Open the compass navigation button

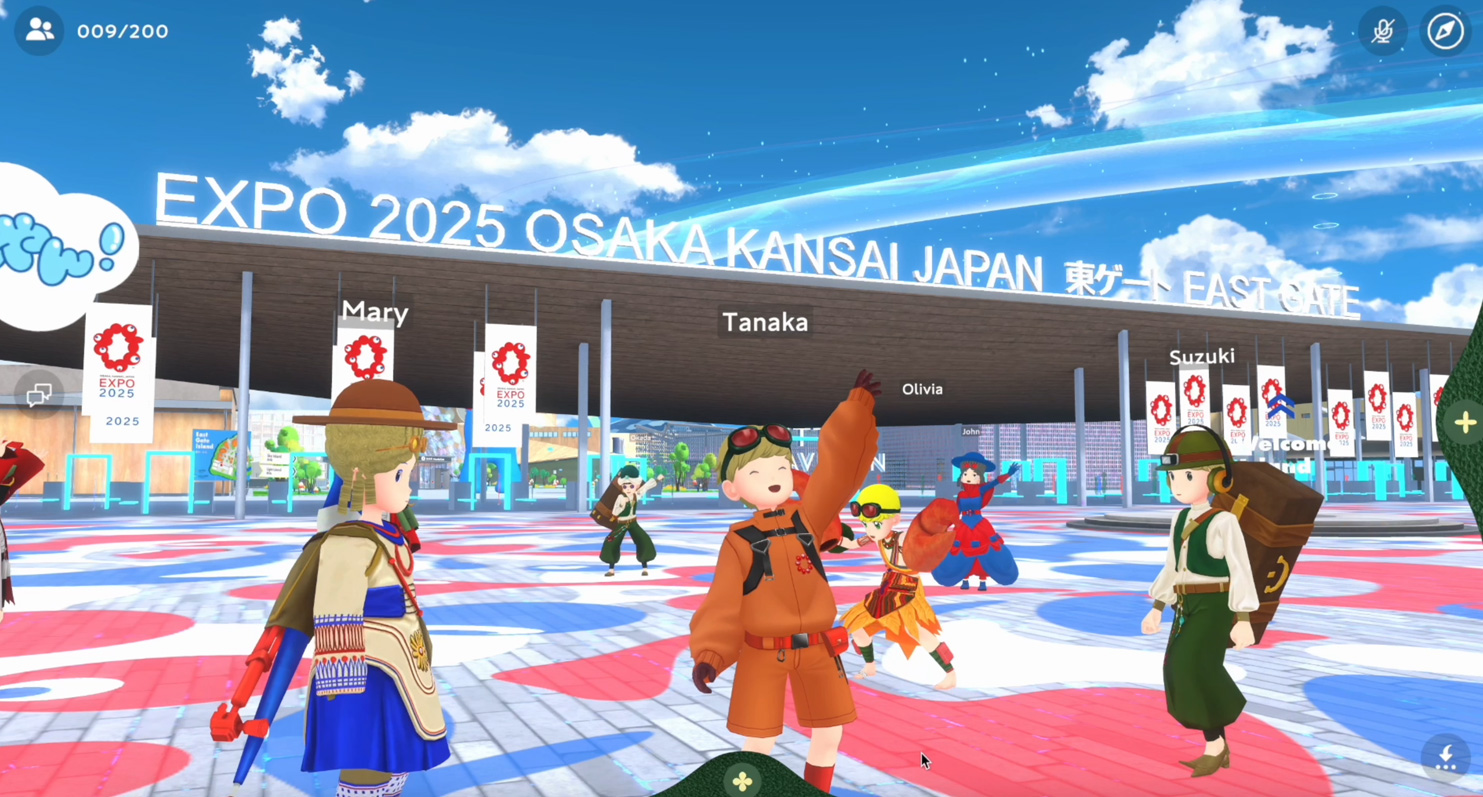(1445, 31)
